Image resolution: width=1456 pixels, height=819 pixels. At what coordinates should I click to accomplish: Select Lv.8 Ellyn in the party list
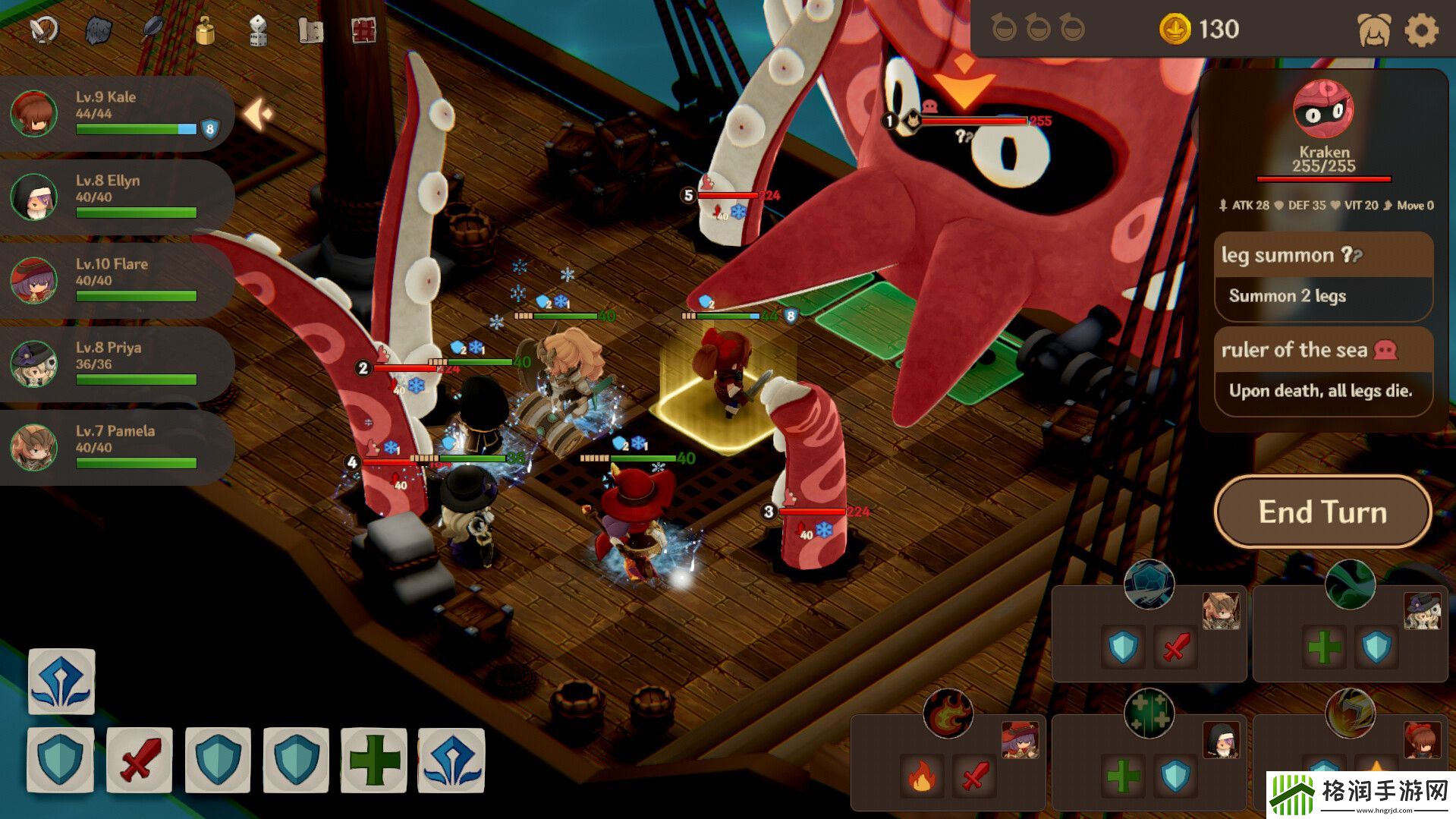tap(114, 197)
